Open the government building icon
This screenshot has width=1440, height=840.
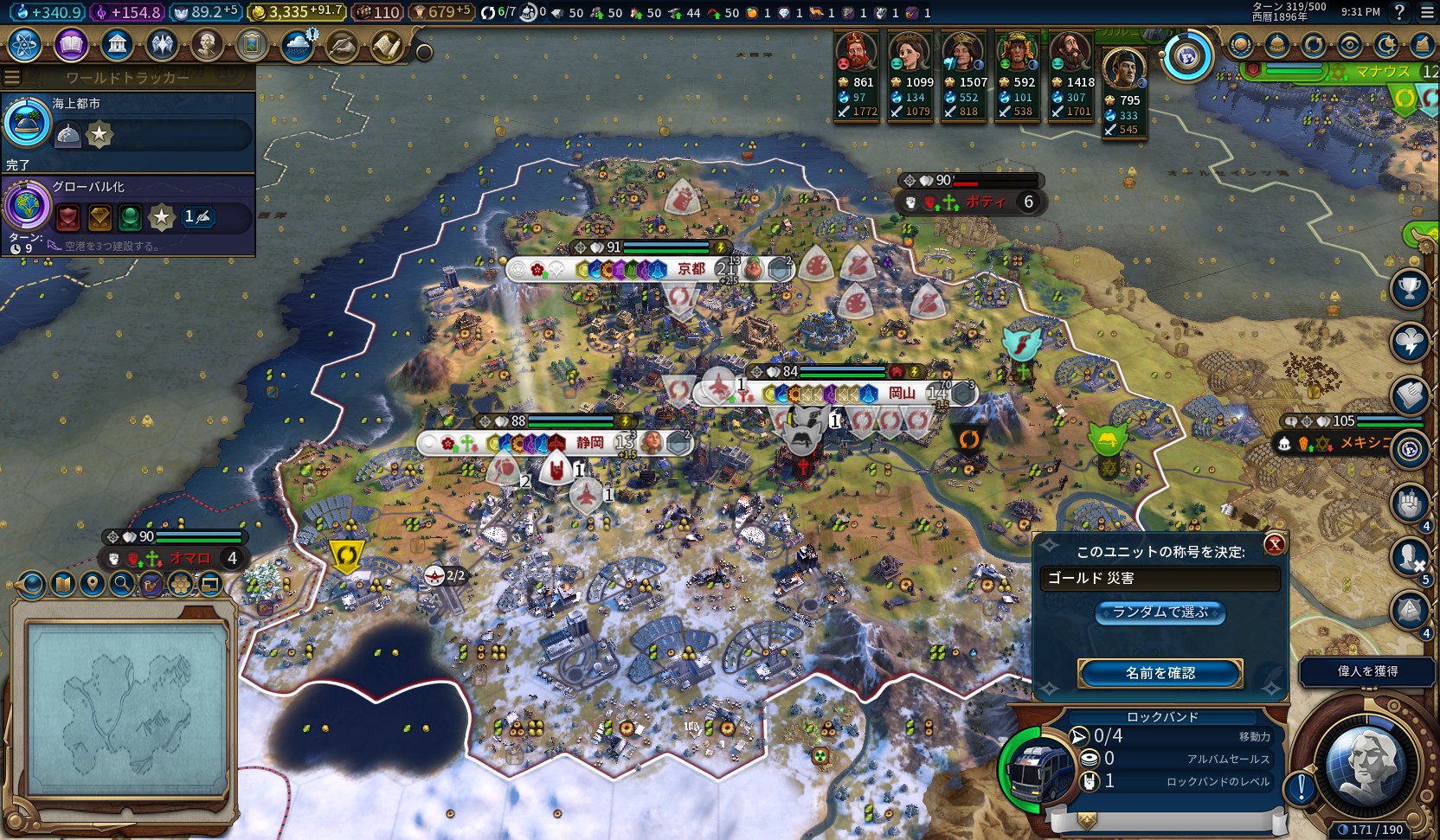116,45
